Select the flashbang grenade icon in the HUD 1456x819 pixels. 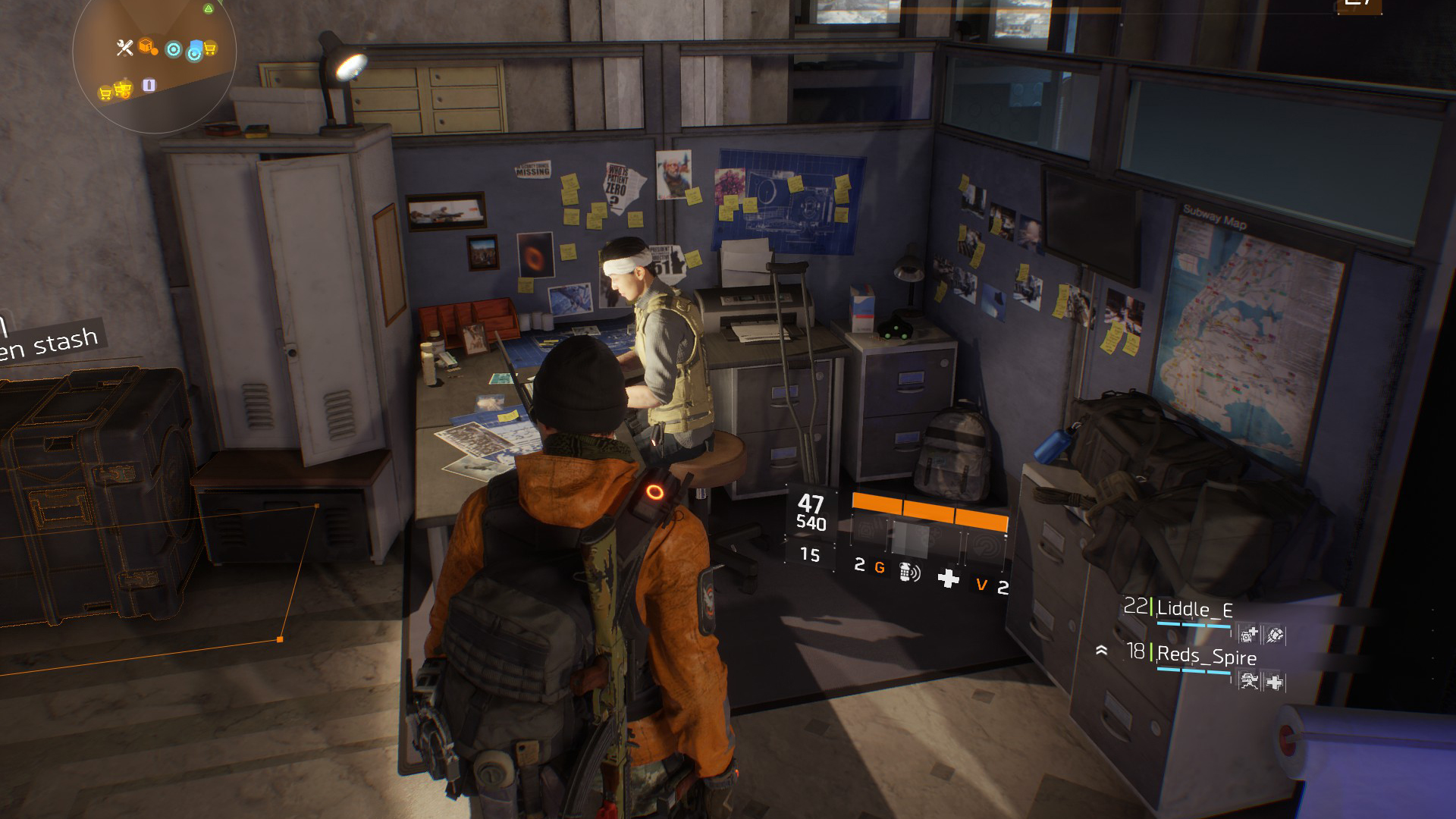(909, 572)
